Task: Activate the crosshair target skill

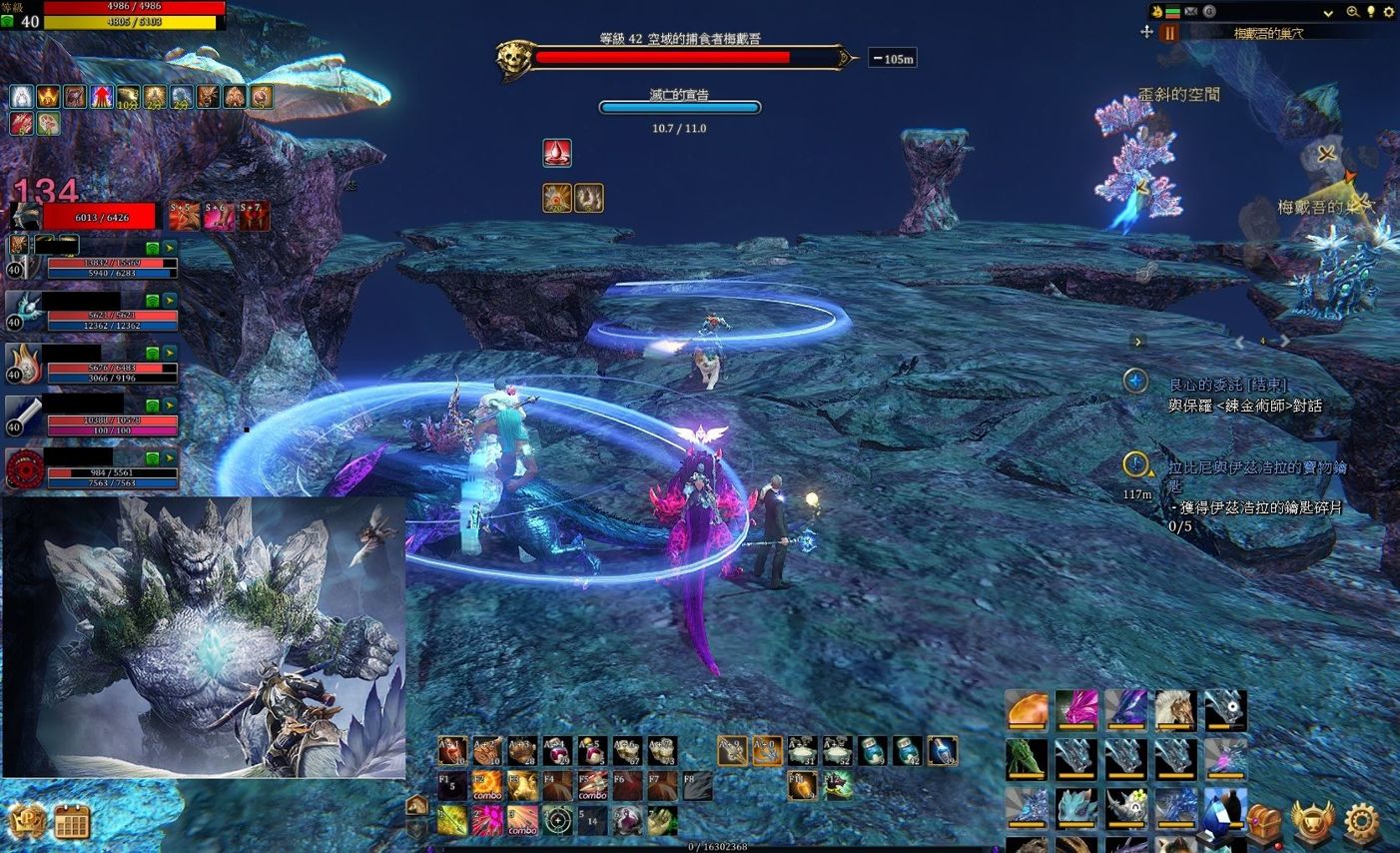Action: [557, 821]
